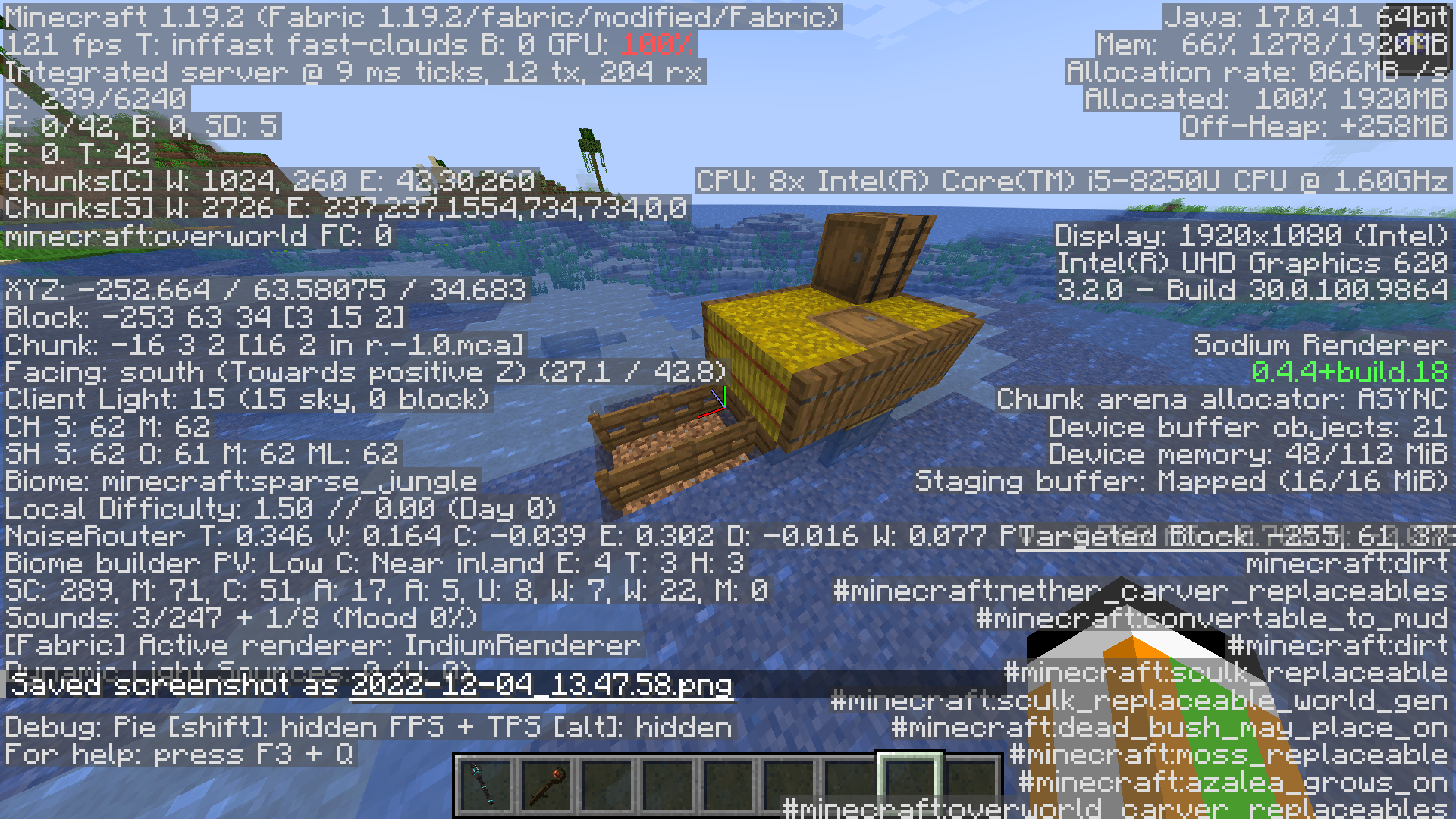Select the staff item in hotbar slot two
1456x819 pixels.
[544, 783]
